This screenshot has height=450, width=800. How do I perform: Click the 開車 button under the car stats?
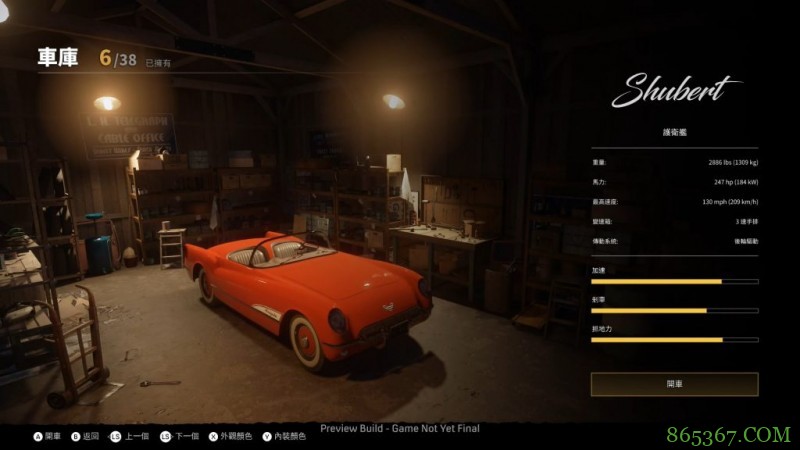pos(674,384)
